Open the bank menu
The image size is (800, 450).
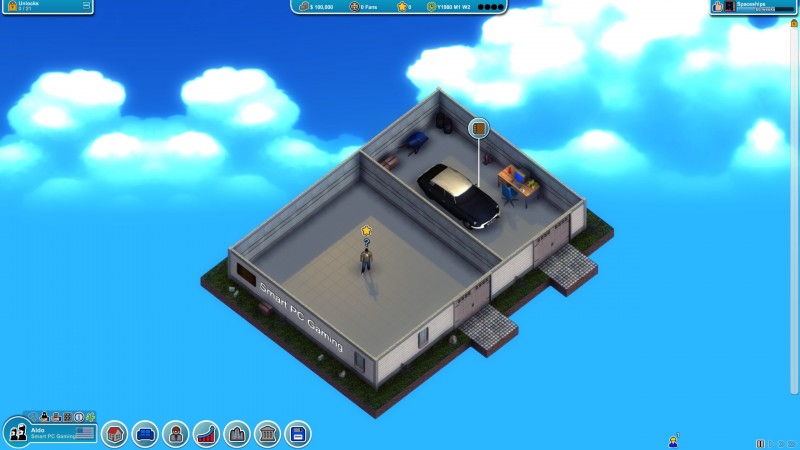click(267, 434)
